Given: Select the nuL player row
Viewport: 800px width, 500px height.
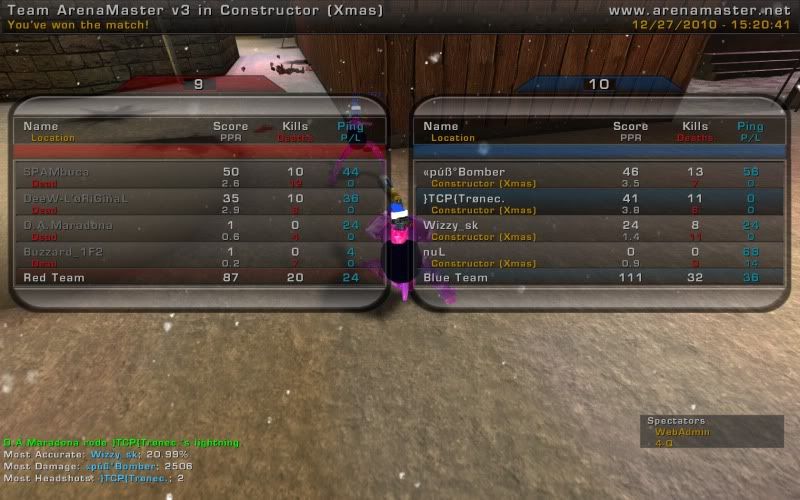Looking at the screenshot, I should click(x=598, y=257).
